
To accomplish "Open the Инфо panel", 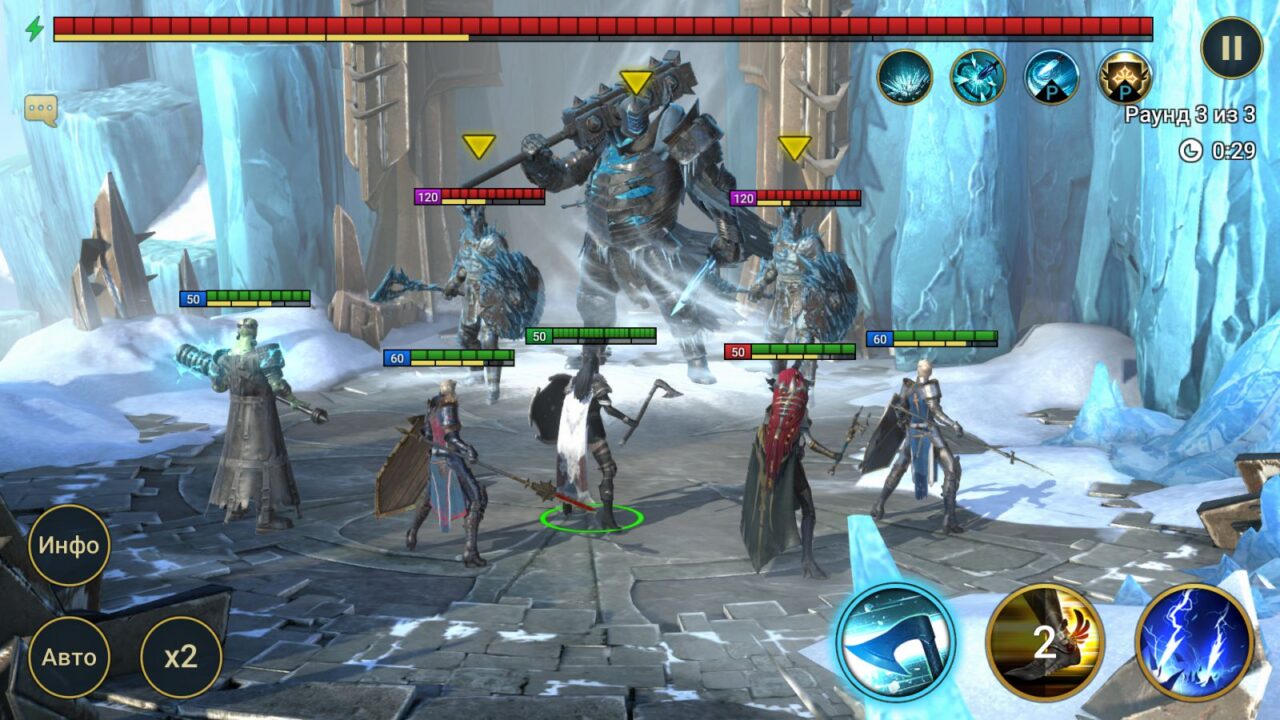I will pos(70,546).
